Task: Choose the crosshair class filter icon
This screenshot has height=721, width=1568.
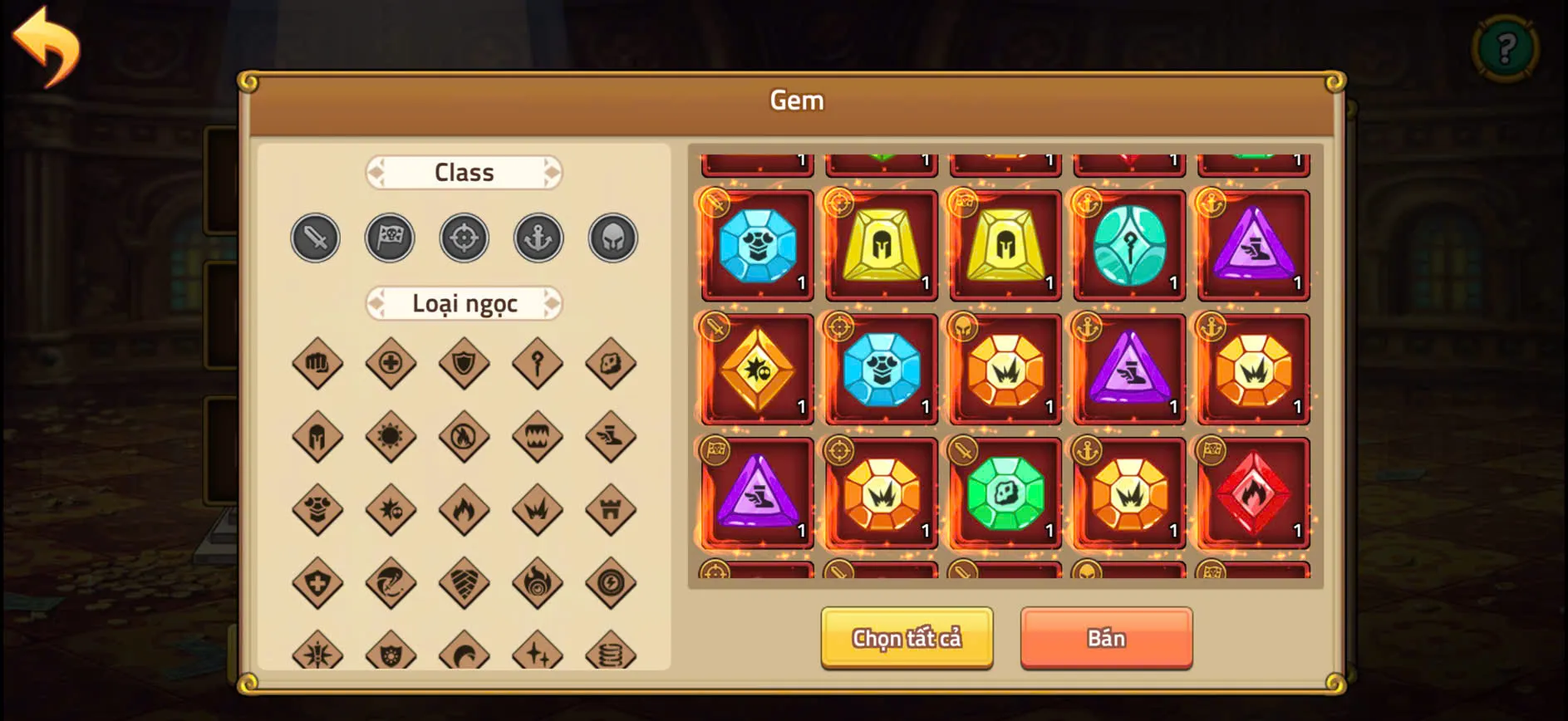Action: point(464,238)
